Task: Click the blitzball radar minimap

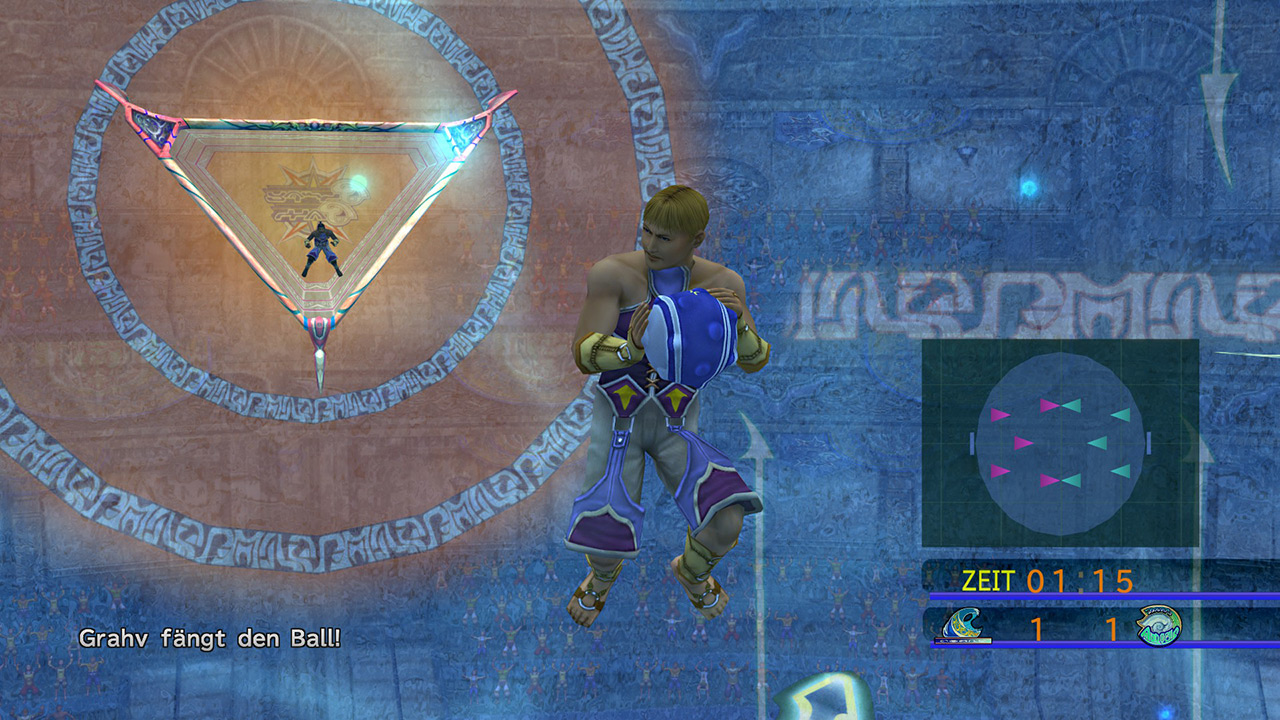Action: [1060, 443]
